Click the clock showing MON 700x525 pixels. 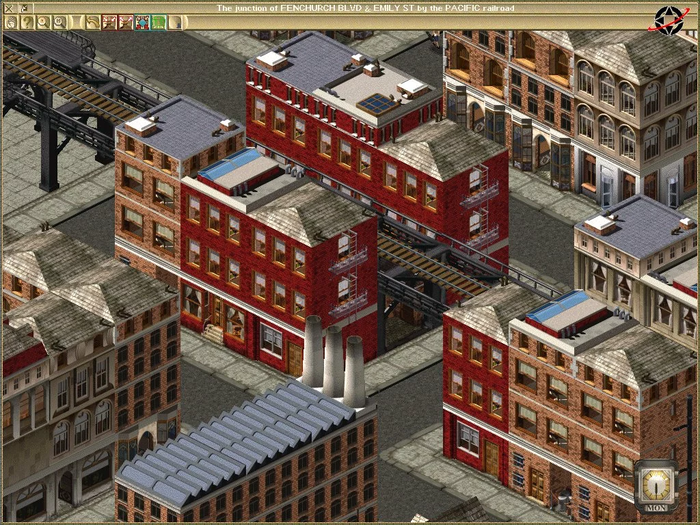(656, 484)
